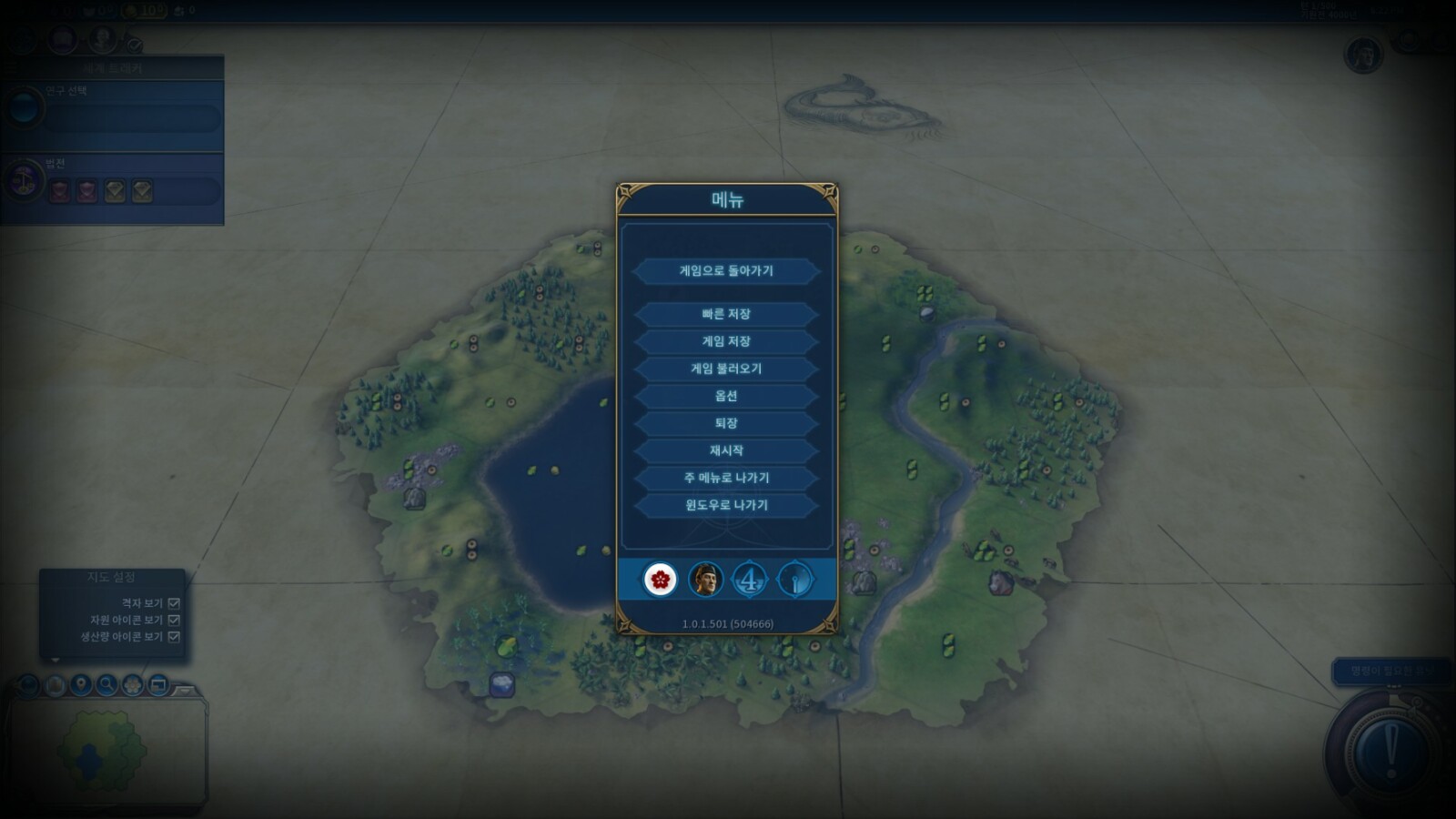Choose 윈도우로 나가기 exit to desktop
This screenshot has height=819, width=1456.
(726, 505)
